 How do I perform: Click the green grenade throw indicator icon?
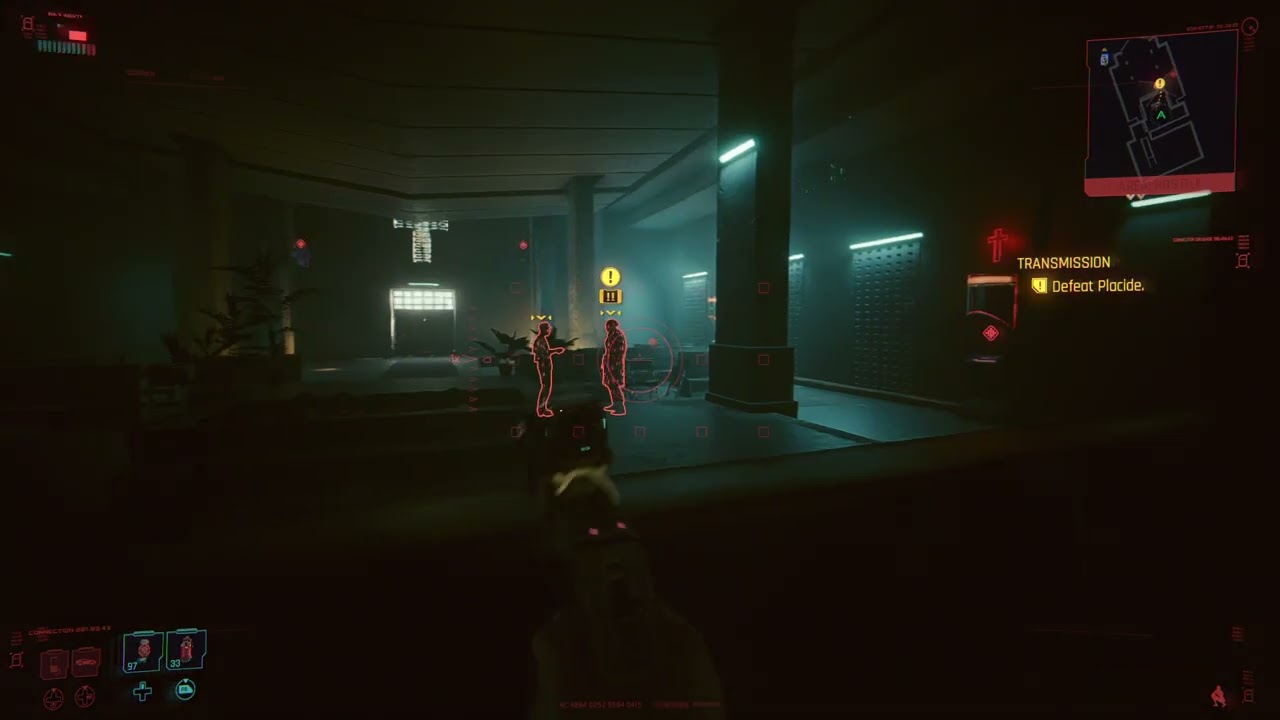point(185,690)
